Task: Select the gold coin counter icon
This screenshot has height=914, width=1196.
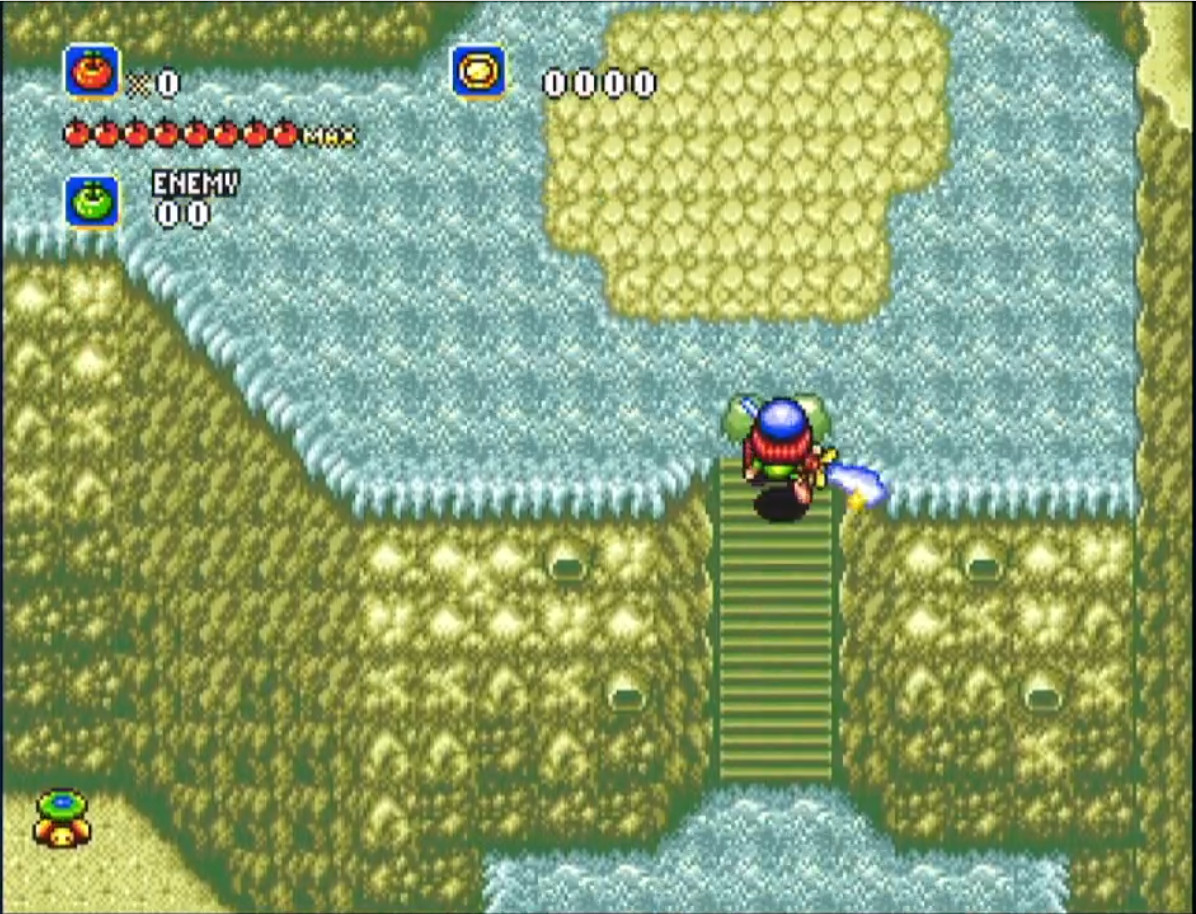Action: coord(478,72)
